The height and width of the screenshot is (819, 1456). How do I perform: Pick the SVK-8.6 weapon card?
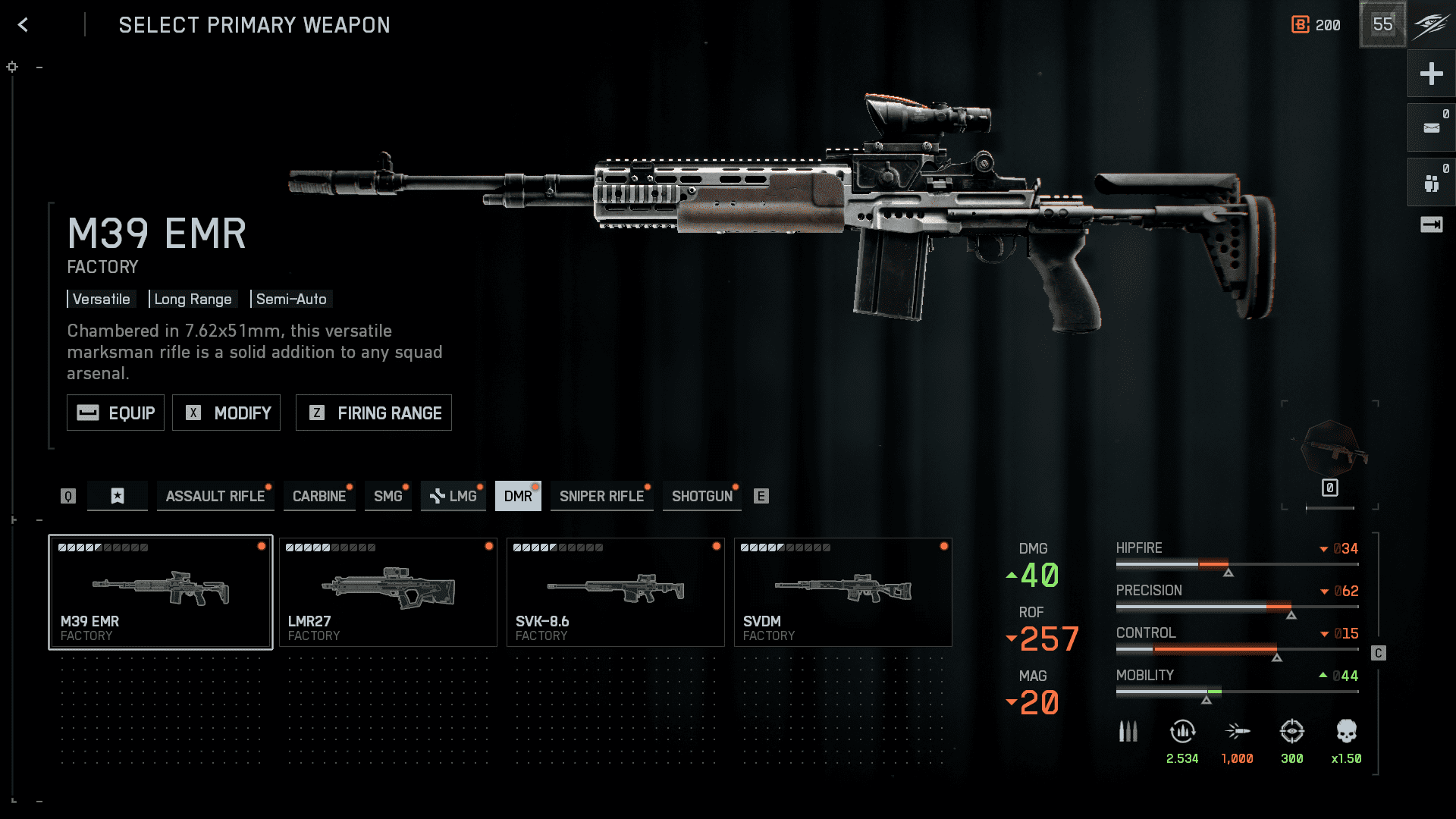[x=616, y=592]
